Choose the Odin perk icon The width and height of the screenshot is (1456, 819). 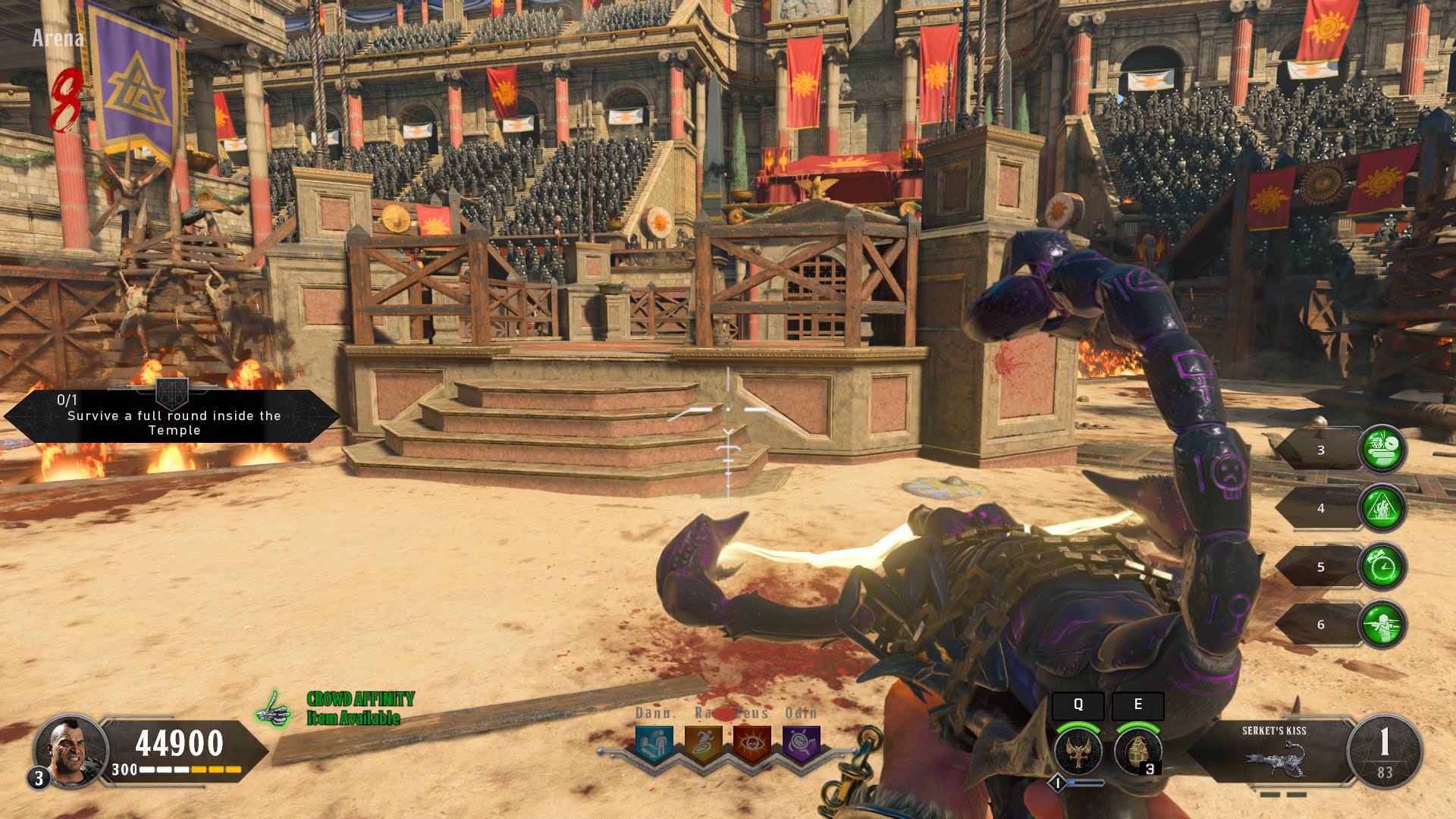(x=801, y=743)
